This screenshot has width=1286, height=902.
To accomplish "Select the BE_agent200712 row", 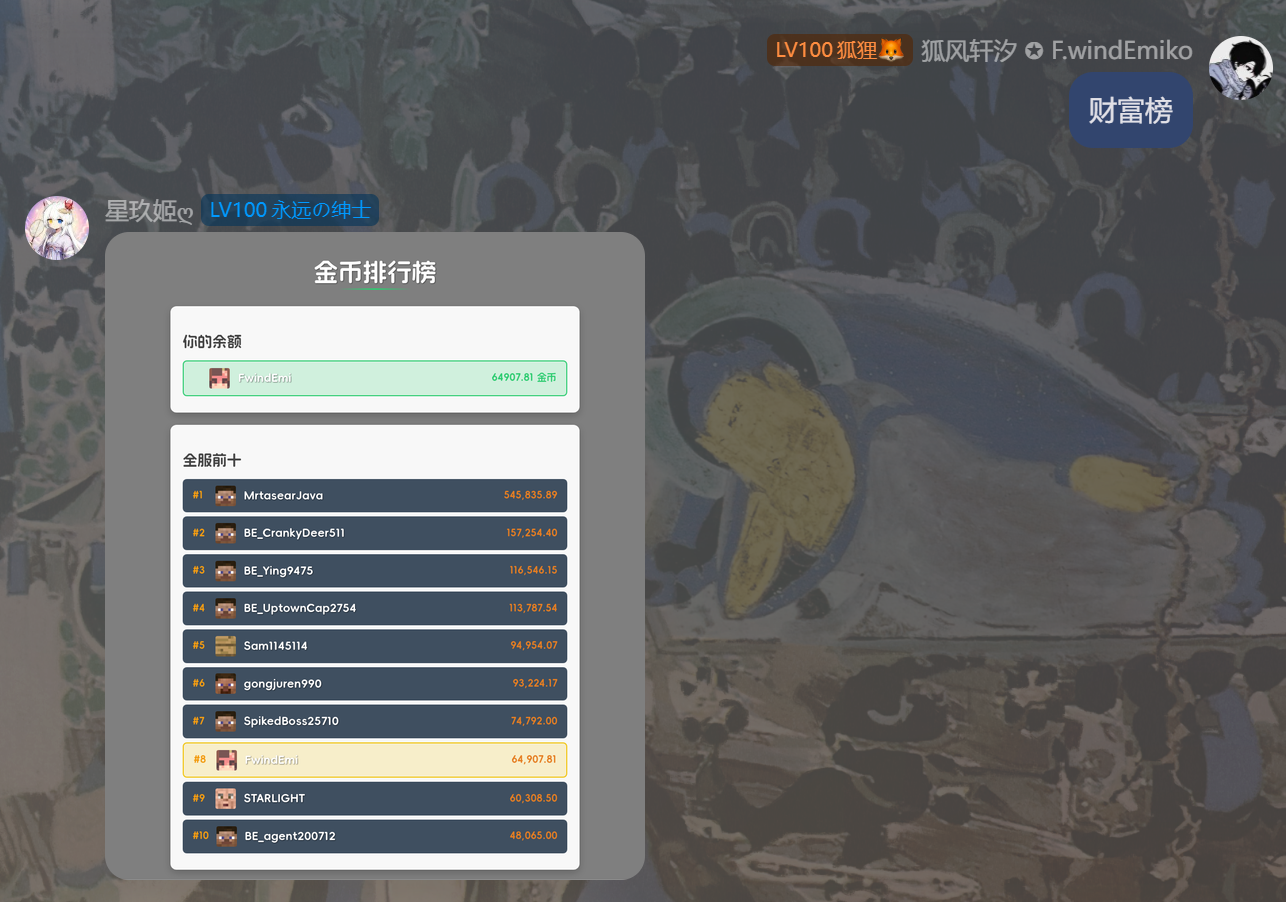I will (x=374, y=836).
